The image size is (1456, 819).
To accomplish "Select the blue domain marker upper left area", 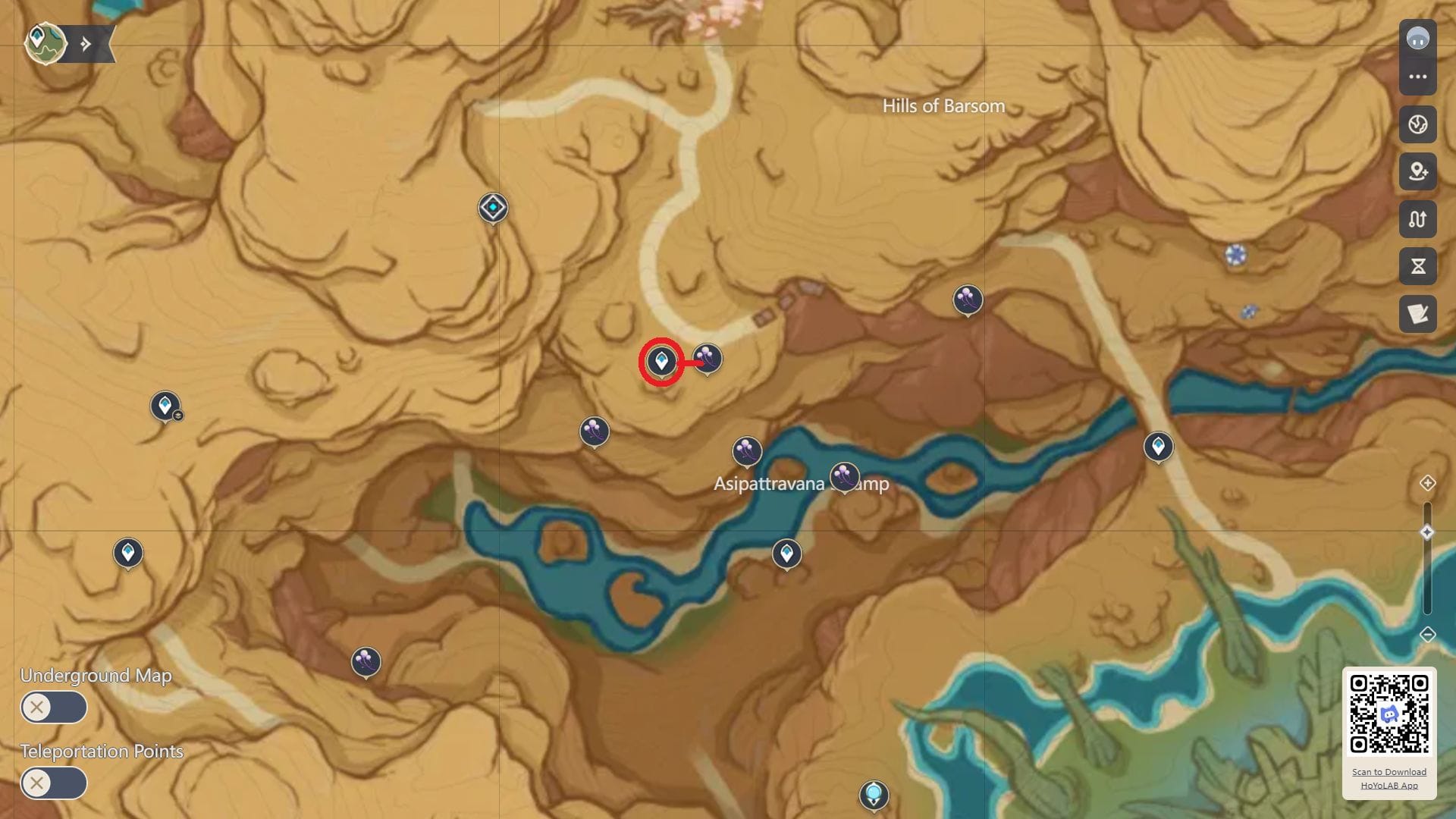I will [491, 206].
